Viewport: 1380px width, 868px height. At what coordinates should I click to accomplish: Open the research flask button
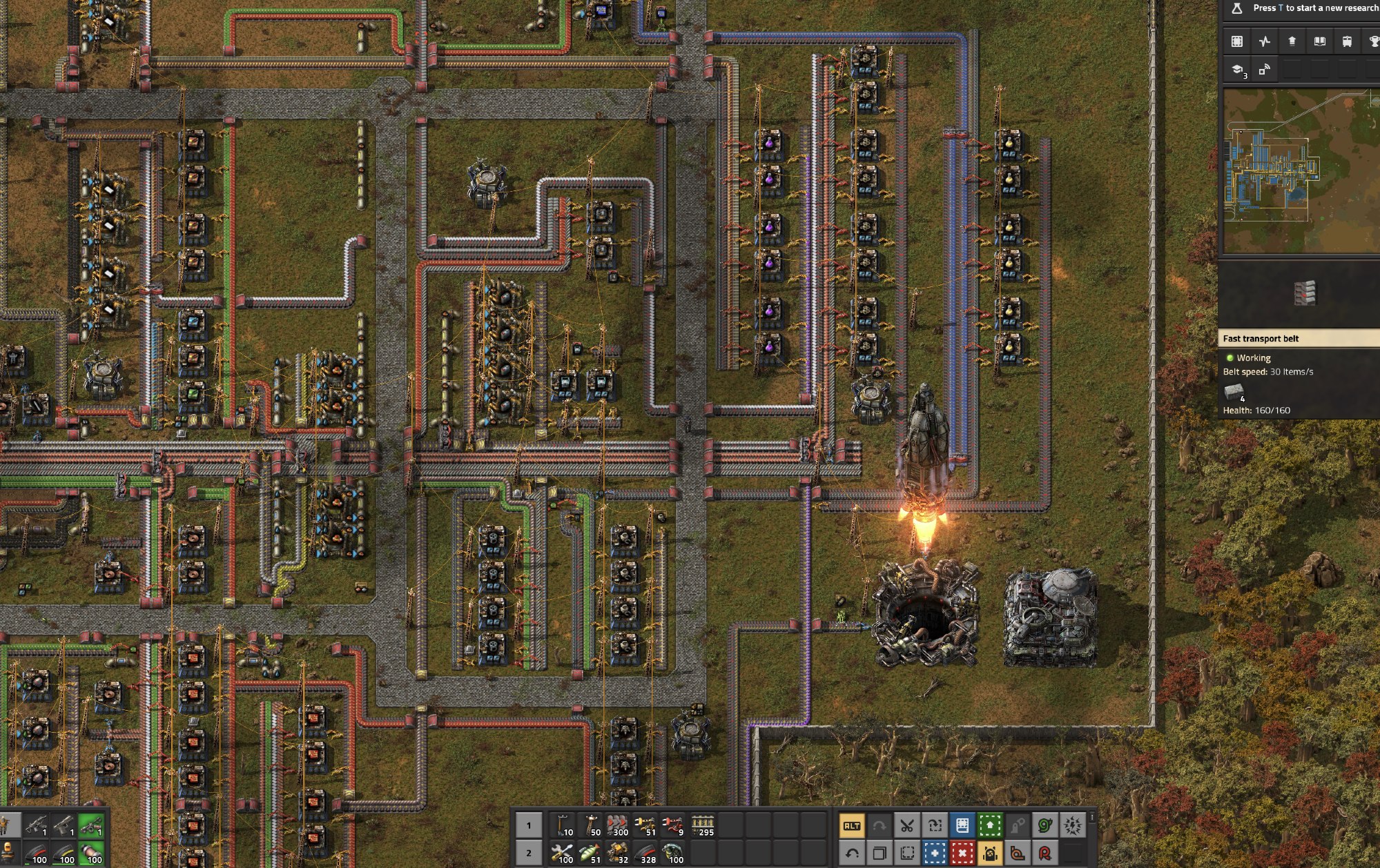coord(1237,8)
